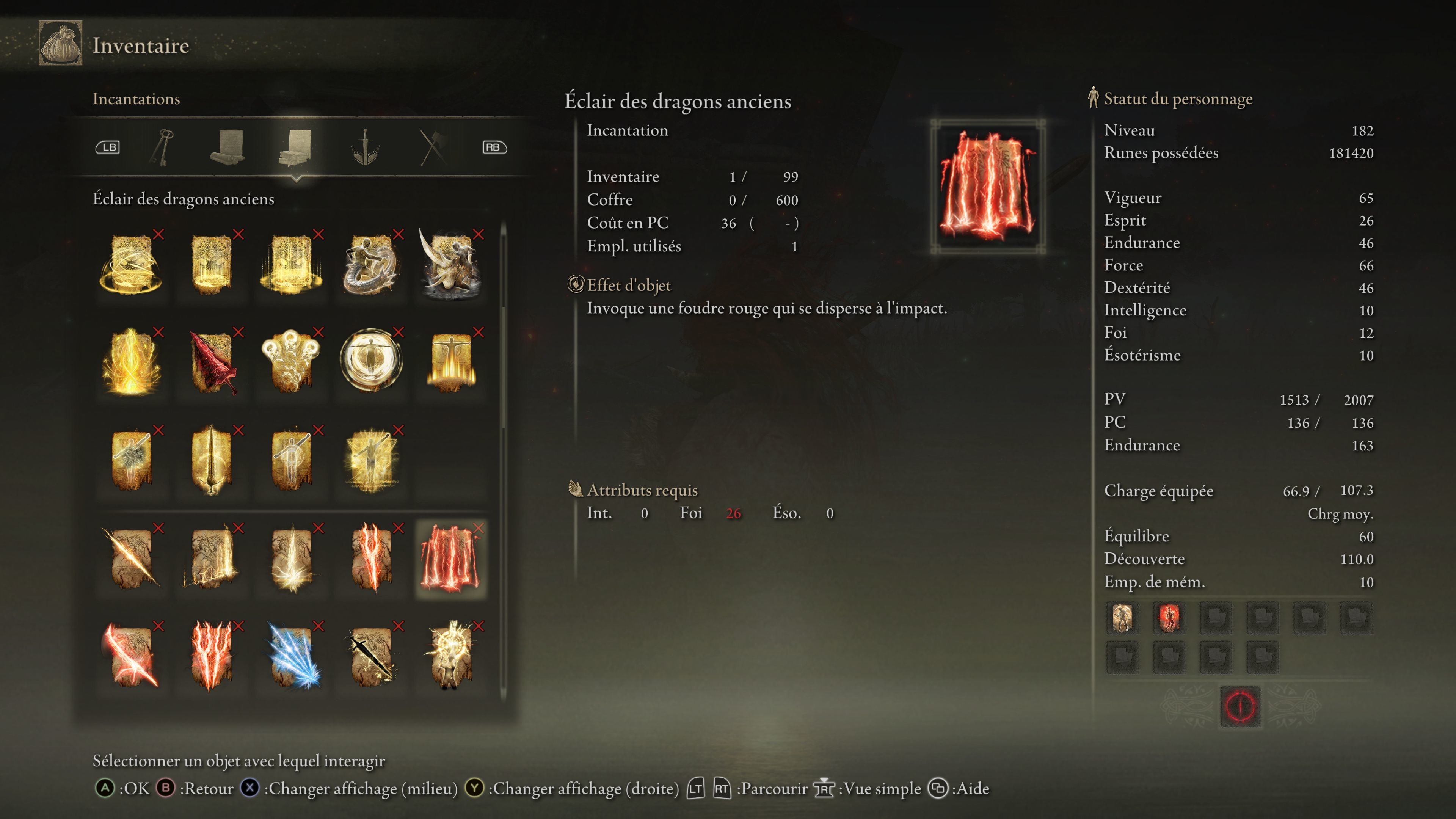
Task: Choose the blue ice lightning incantation
Action: (292, 656)
